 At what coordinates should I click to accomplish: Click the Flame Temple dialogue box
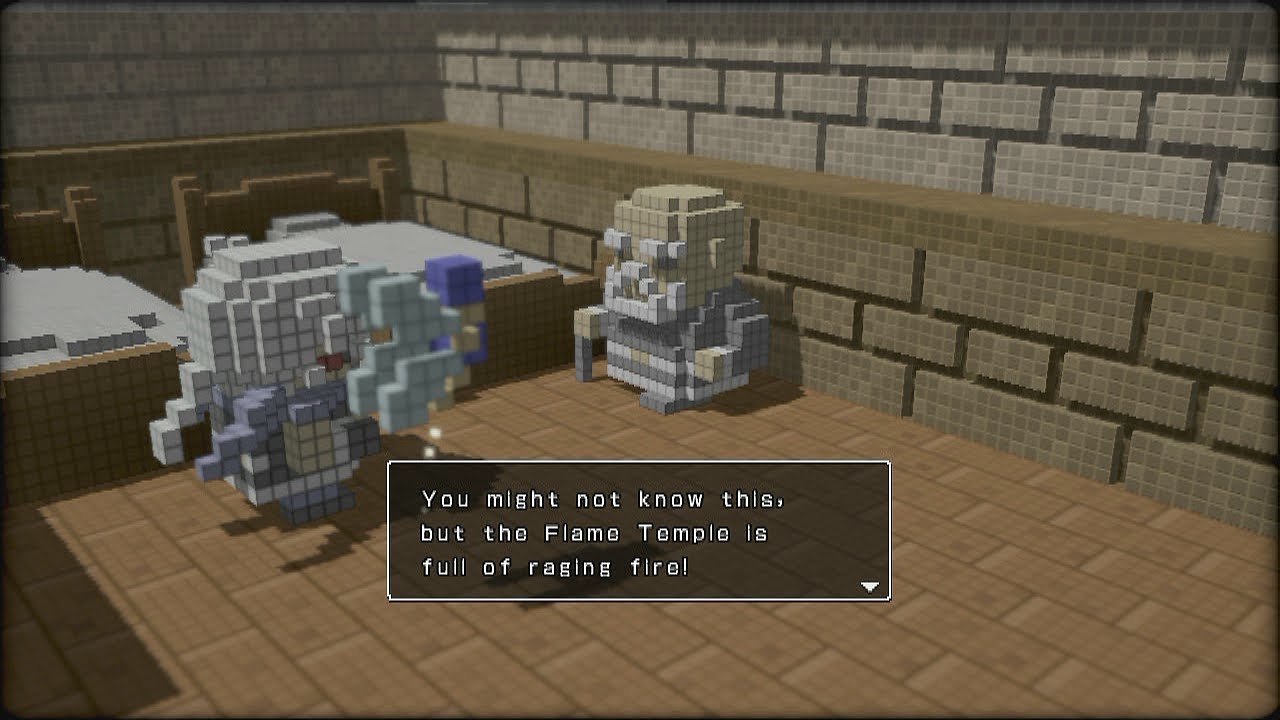click(x=638, y=531)
